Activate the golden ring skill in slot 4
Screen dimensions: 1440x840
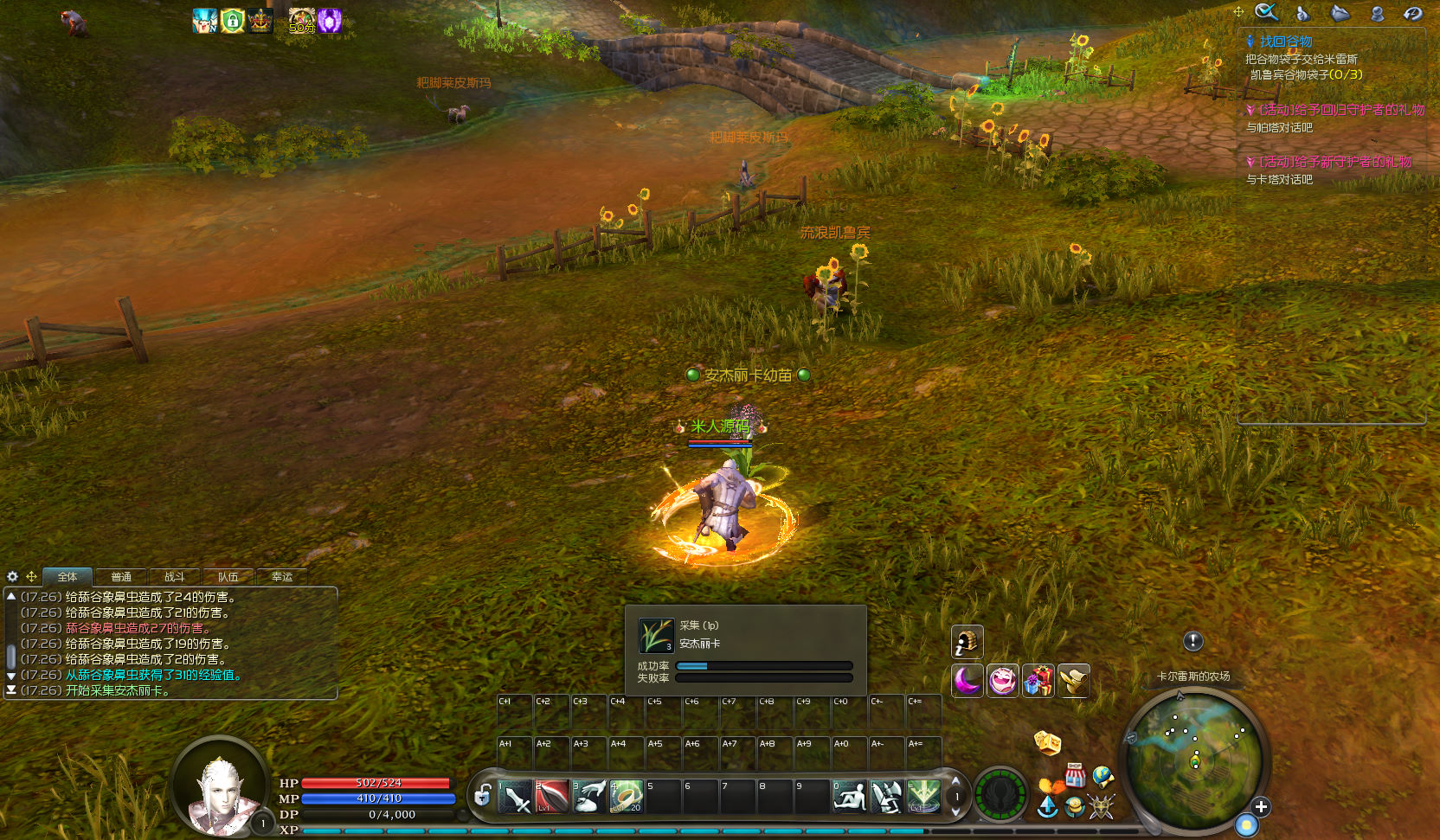pos(626,797)
